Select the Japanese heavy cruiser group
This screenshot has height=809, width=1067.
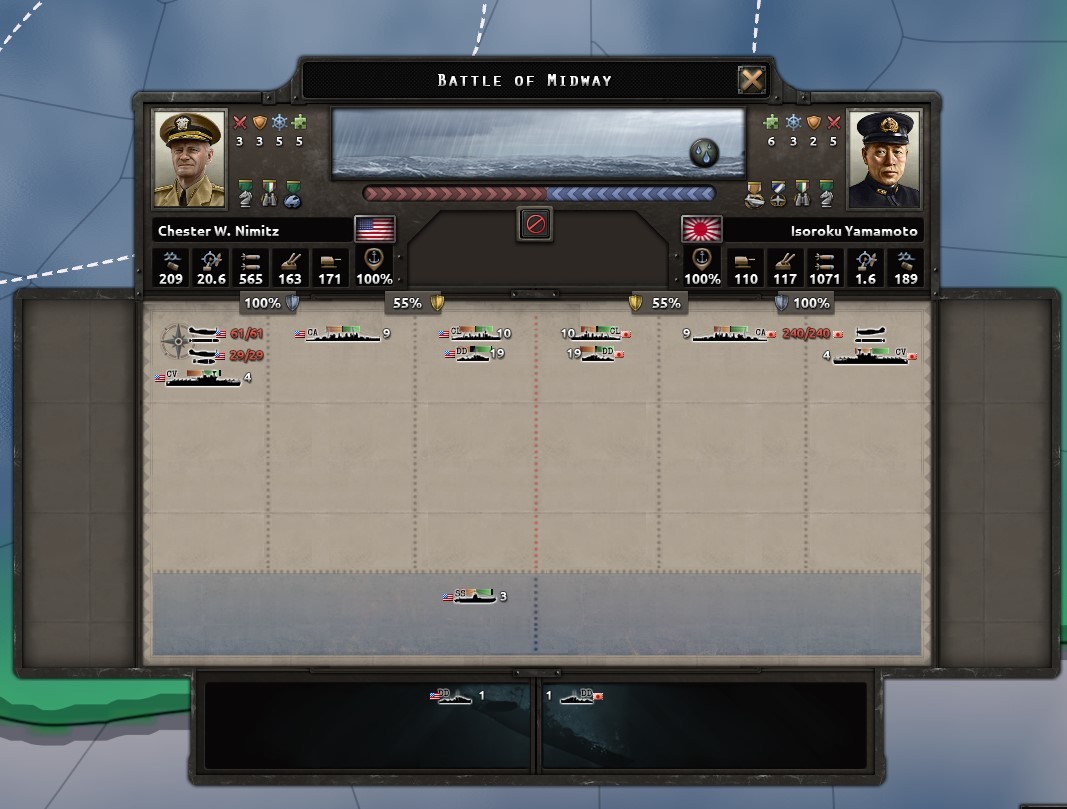click(732, 334)
